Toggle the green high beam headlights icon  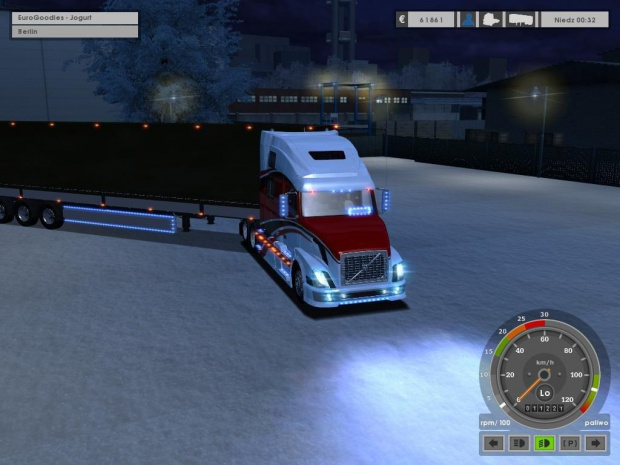[x=545, y=443]
